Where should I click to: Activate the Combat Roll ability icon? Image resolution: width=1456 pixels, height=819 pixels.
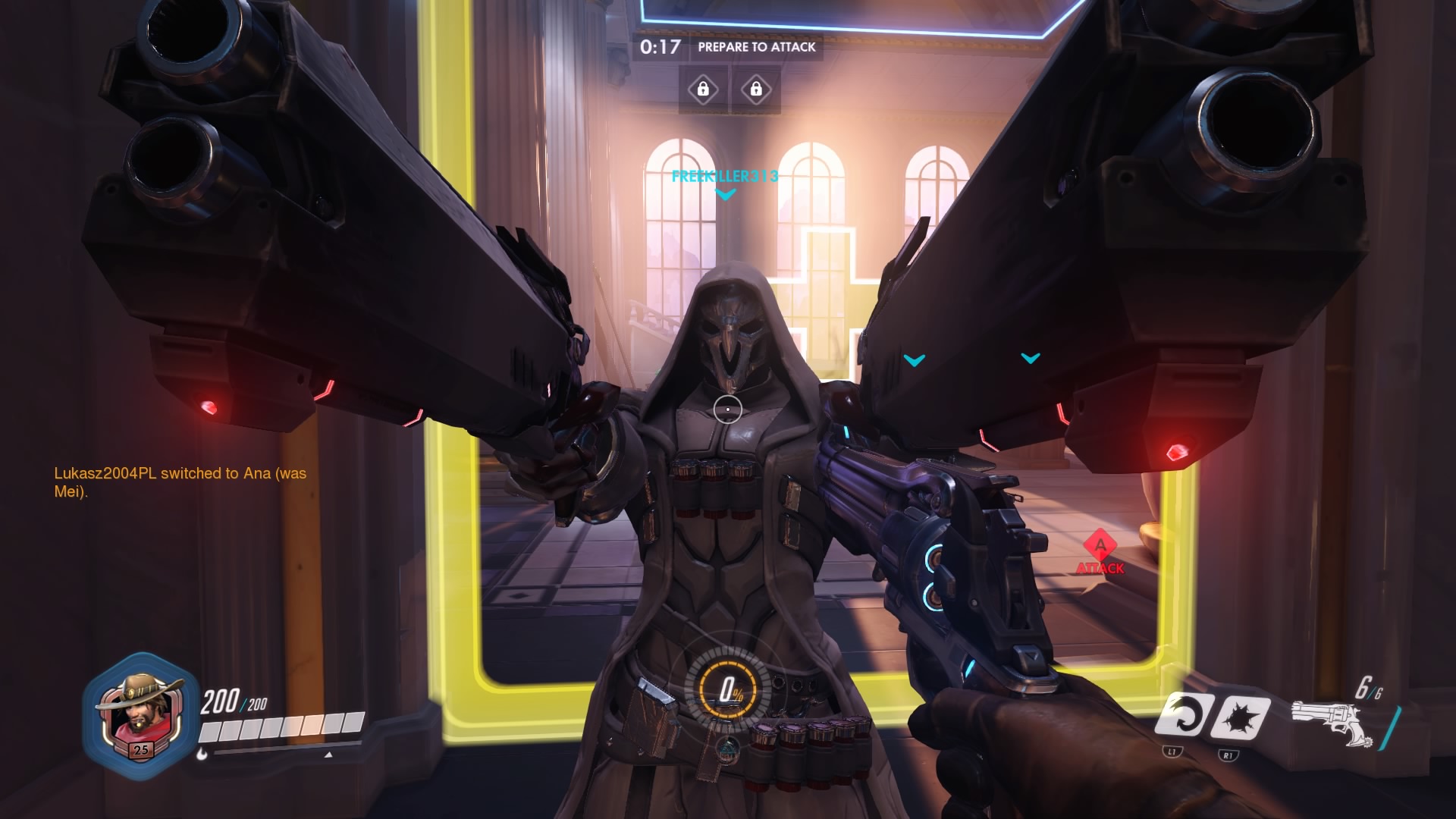tap(1181, 714)
